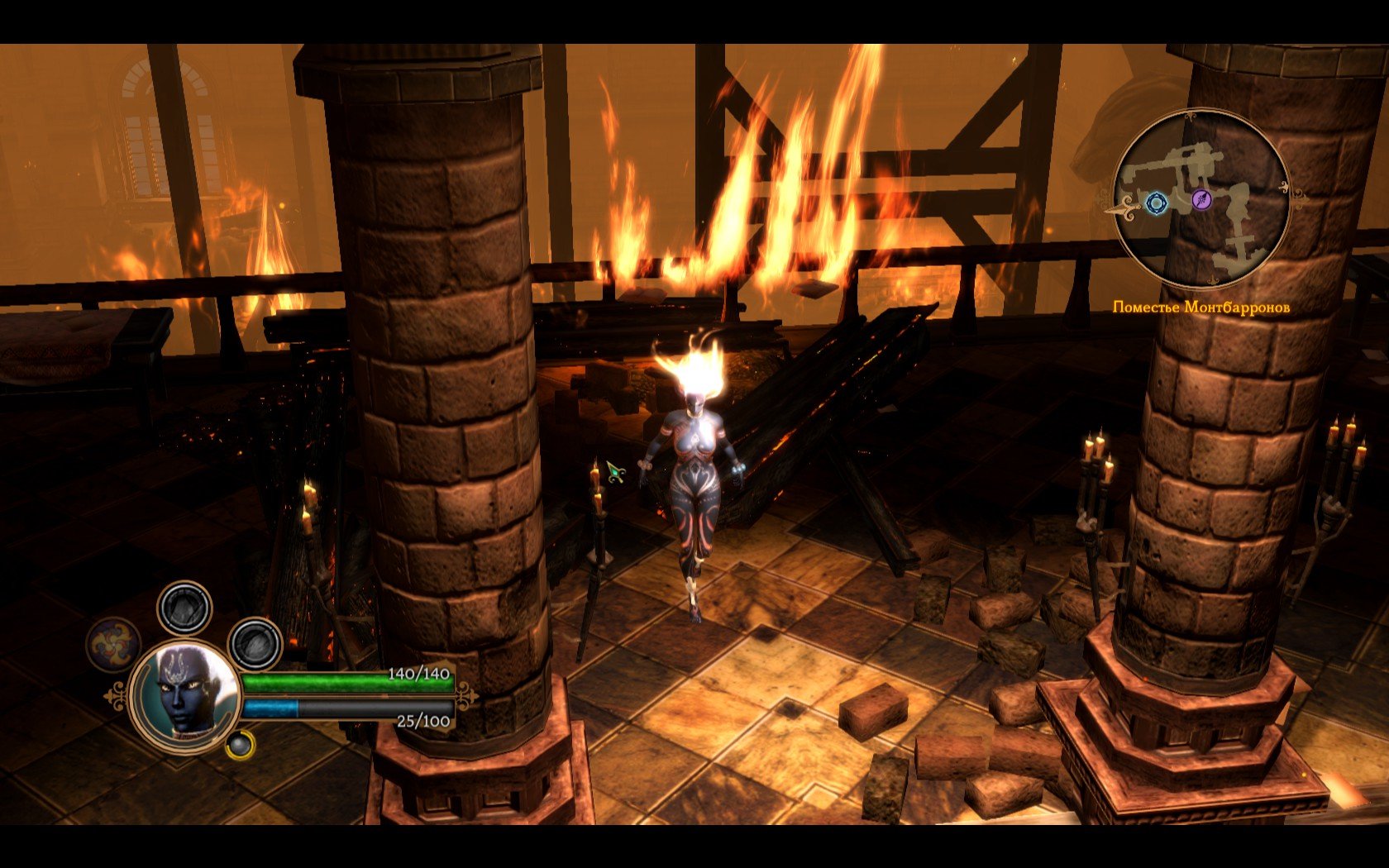Open the circular minimap
The height and width of the screenshot is (868, 1389).
click(x=1200, y=199)
